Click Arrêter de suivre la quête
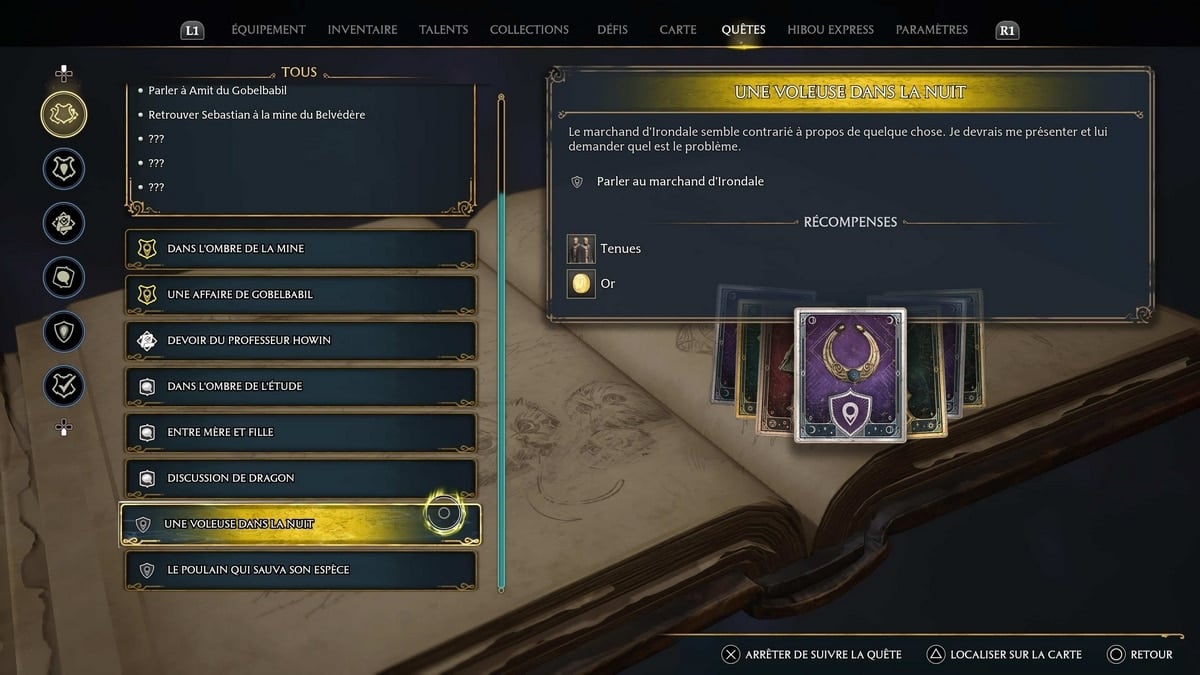The height and width of the screenshot is (675, 1200). [x=812, y=655]
